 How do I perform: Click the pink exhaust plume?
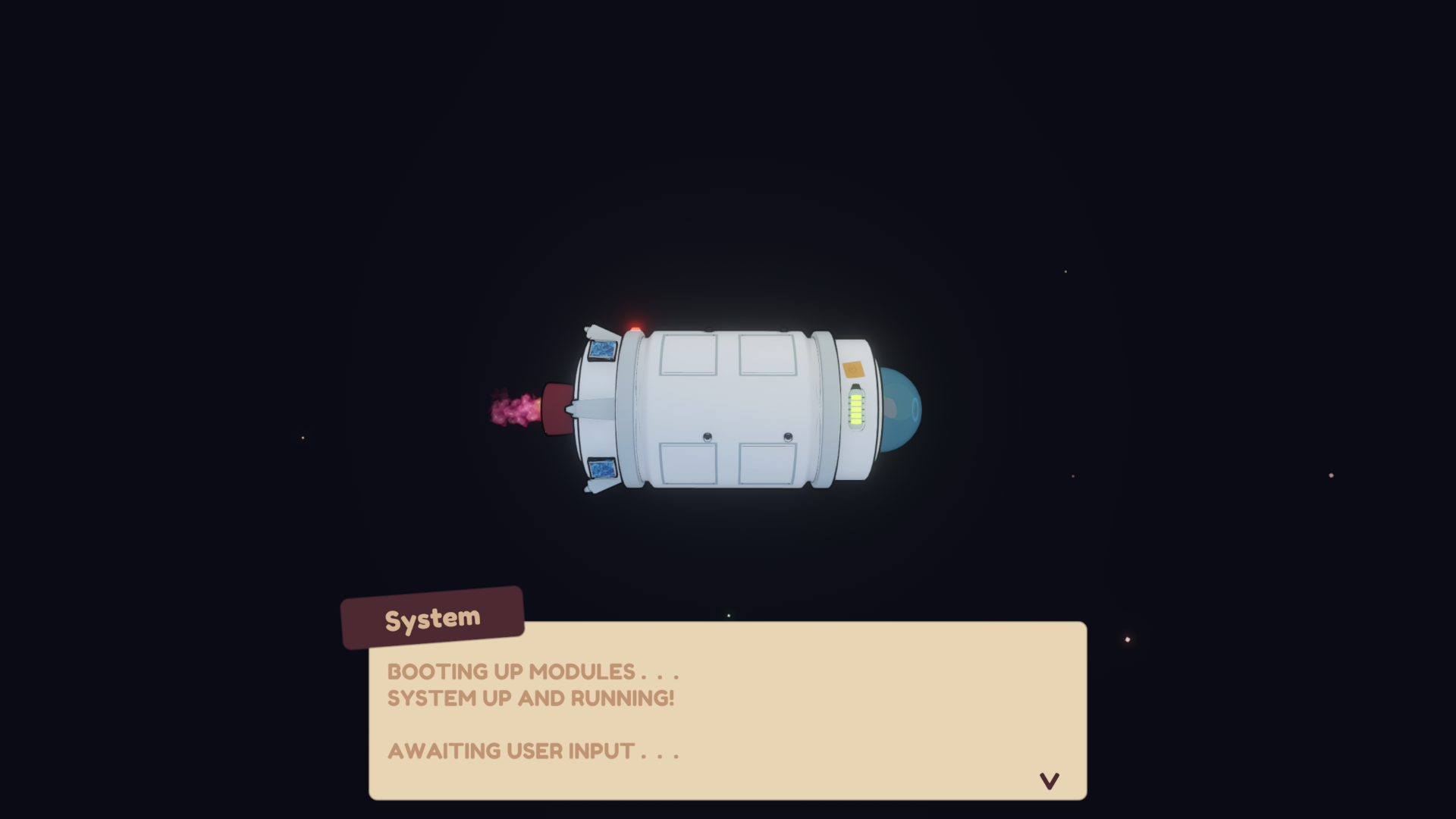(513, 409)
